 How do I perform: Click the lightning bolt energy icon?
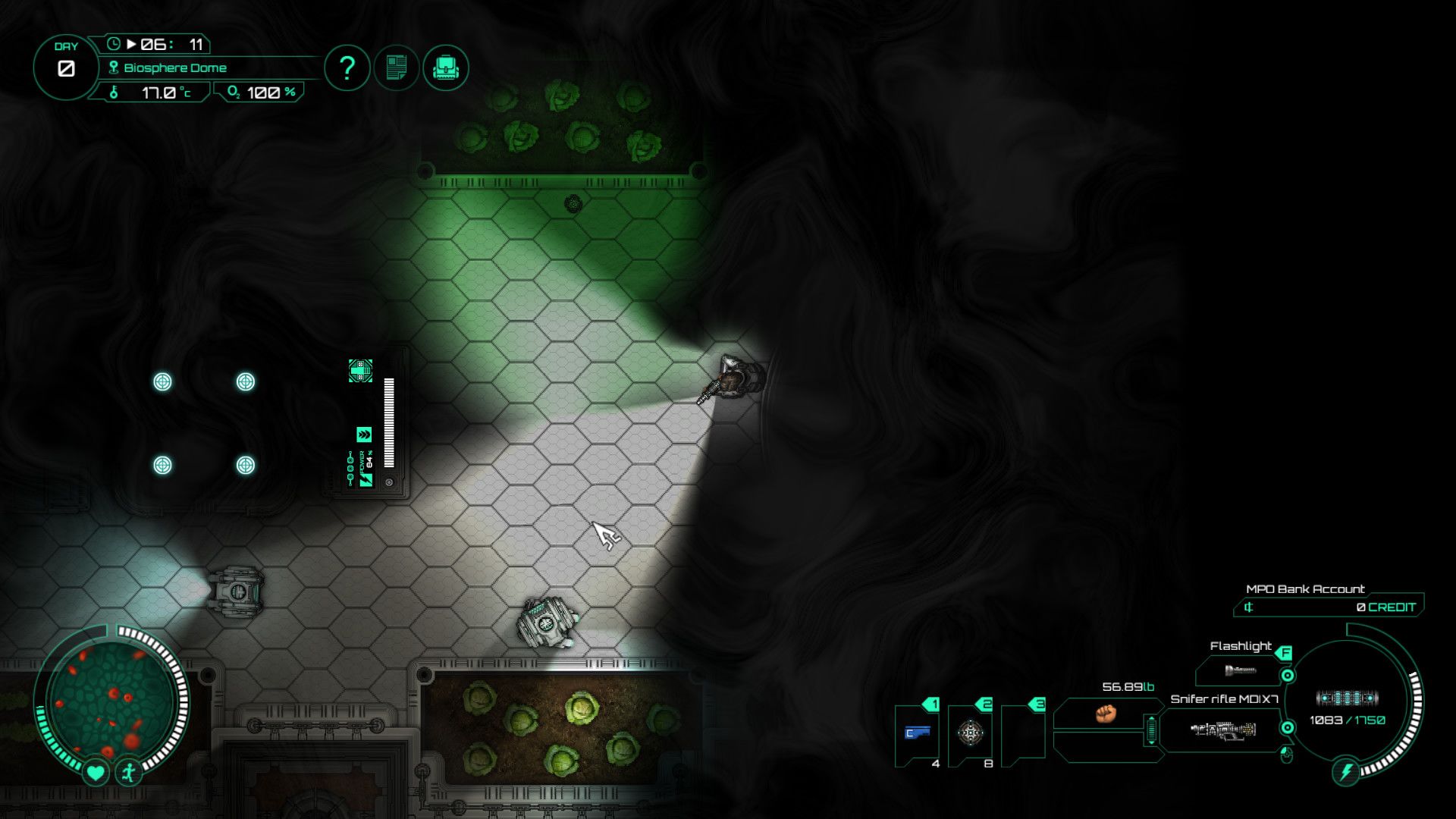1346,773
